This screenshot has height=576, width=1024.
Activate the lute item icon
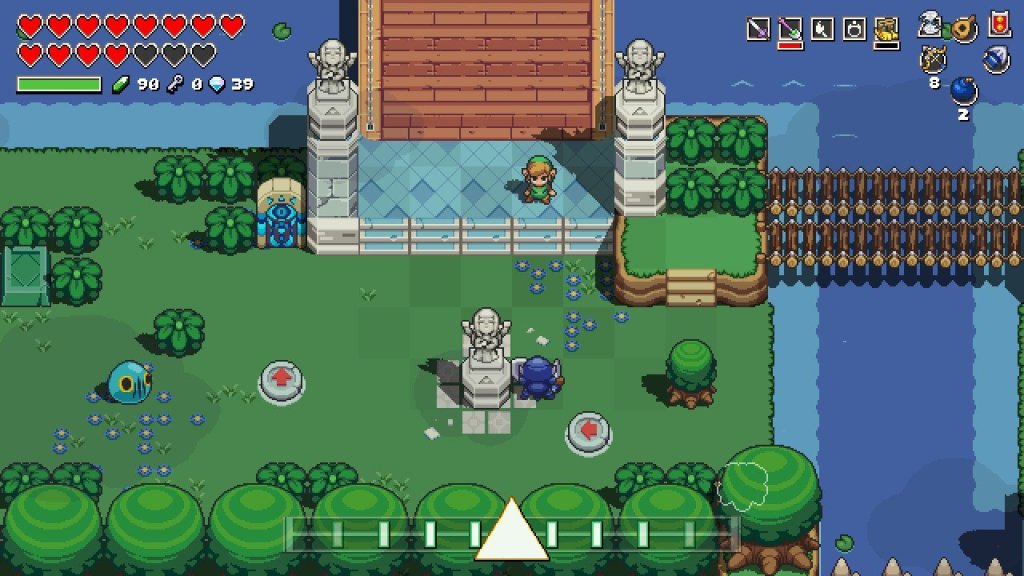(x=964, y=27)
